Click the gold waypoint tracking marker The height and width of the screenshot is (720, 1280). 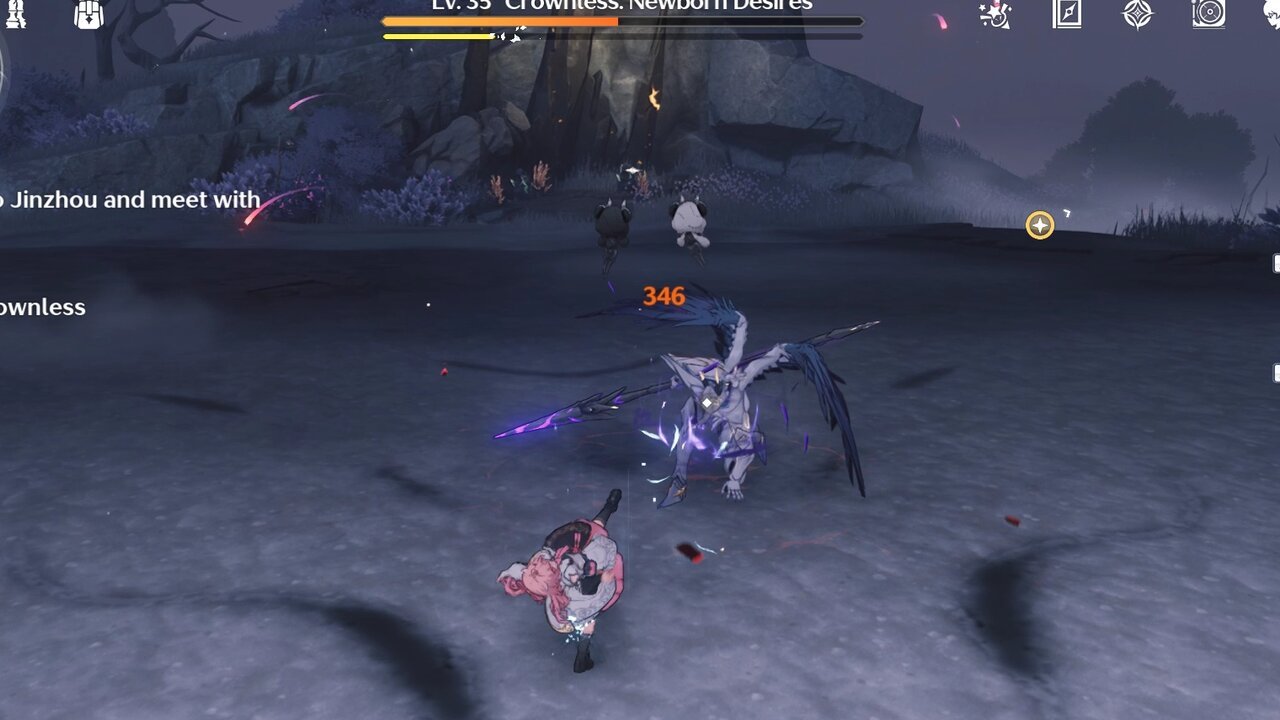pyautogui.click(x=1040, y=225)
